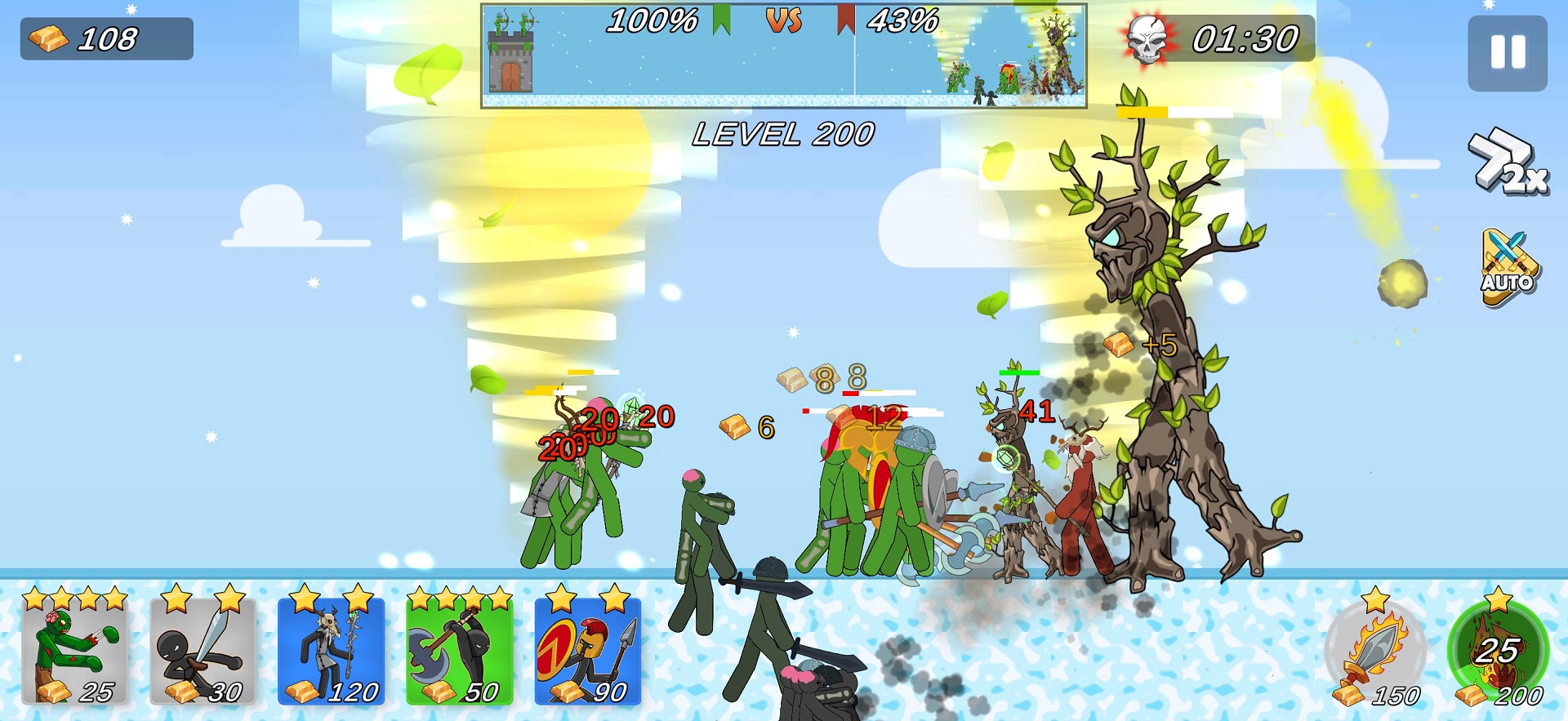
Task: Click the skull icon next to the timer
Action: click(x=1147, y=38)
